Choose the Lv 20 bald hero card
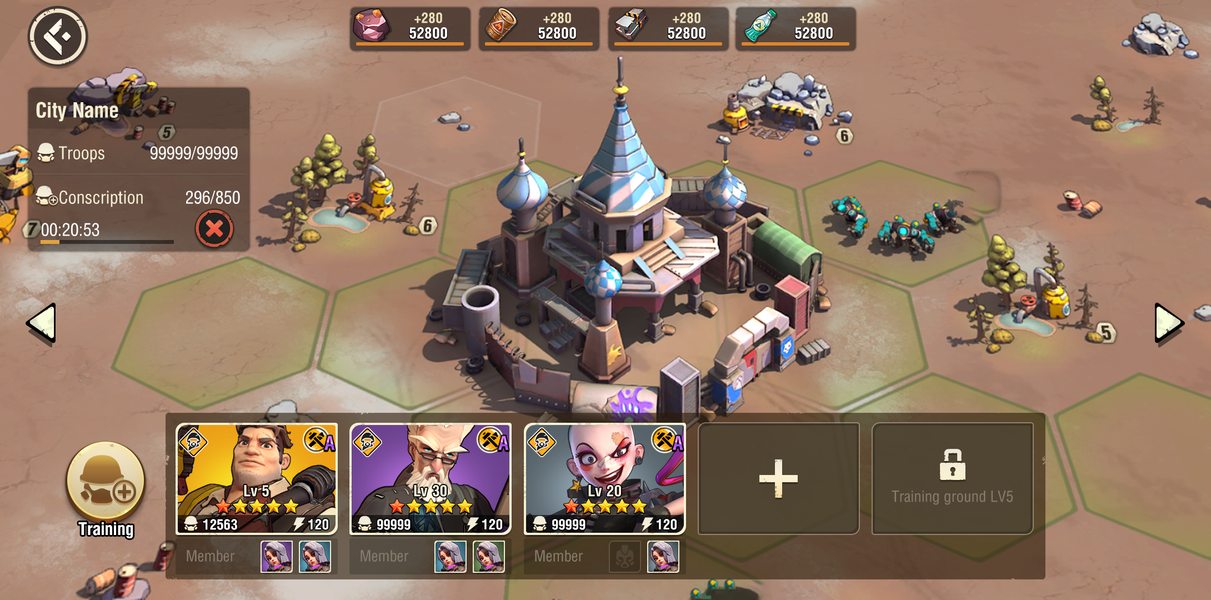This screenshot has width=1211, height=600. point(605,479)
